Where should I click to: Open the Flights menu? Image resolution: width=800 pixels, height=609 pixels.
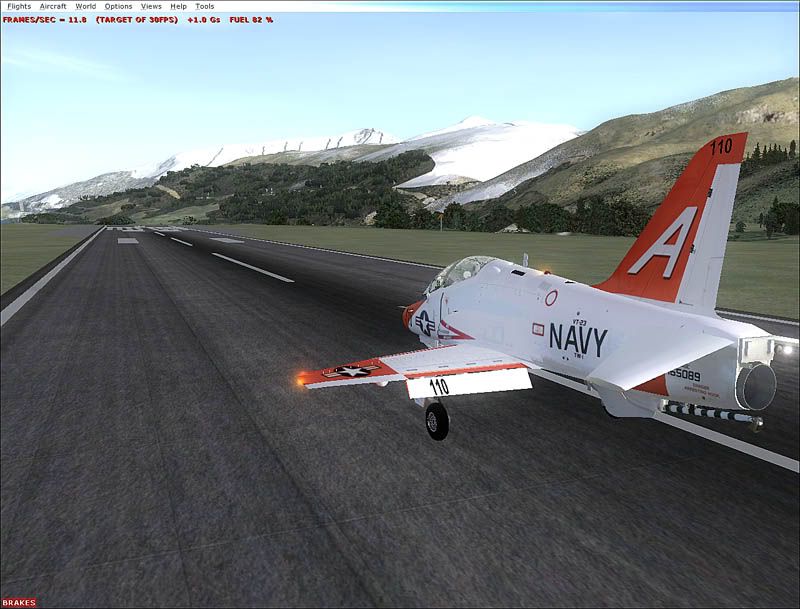tap(19, 6)
